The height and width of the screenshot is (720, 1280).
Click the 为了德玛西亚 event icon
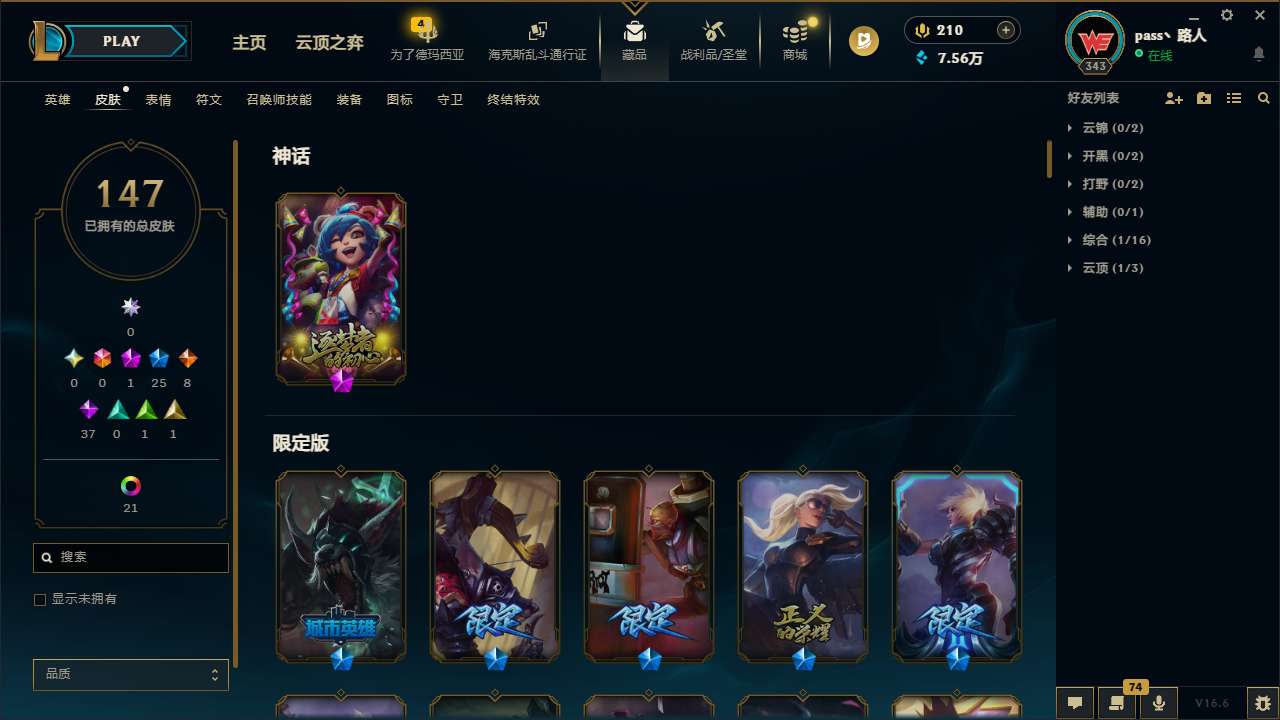tap(427, 35)
